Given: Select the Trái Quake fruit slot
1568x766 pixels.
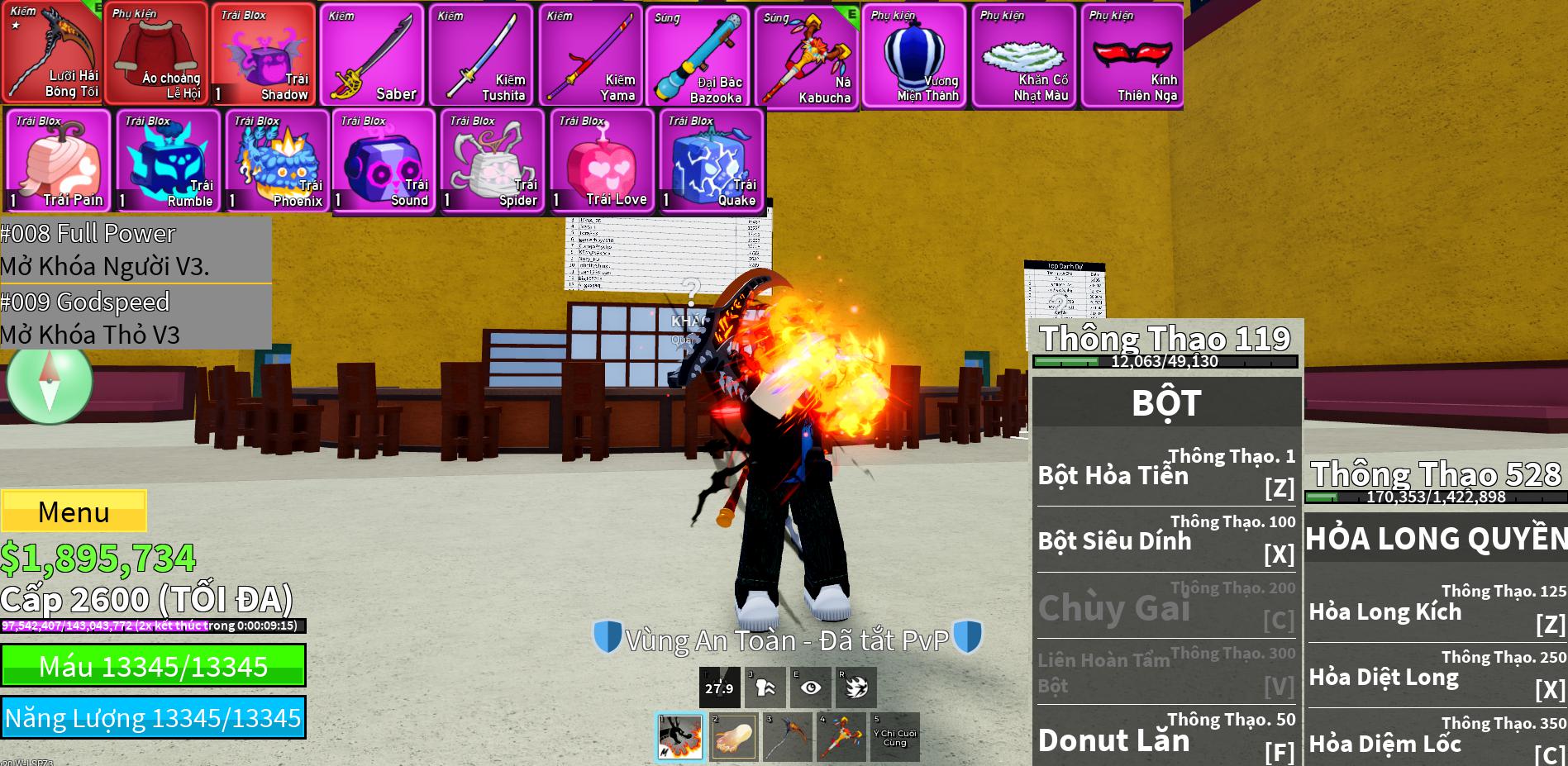Looking at the screenshot, I should 712,161.
